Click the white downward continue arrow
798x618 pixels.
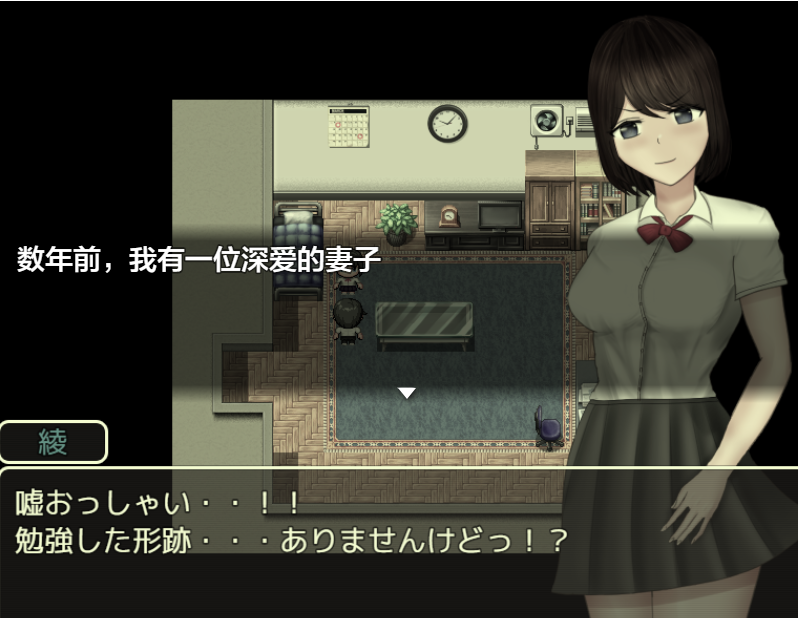[x=406, y=393]
